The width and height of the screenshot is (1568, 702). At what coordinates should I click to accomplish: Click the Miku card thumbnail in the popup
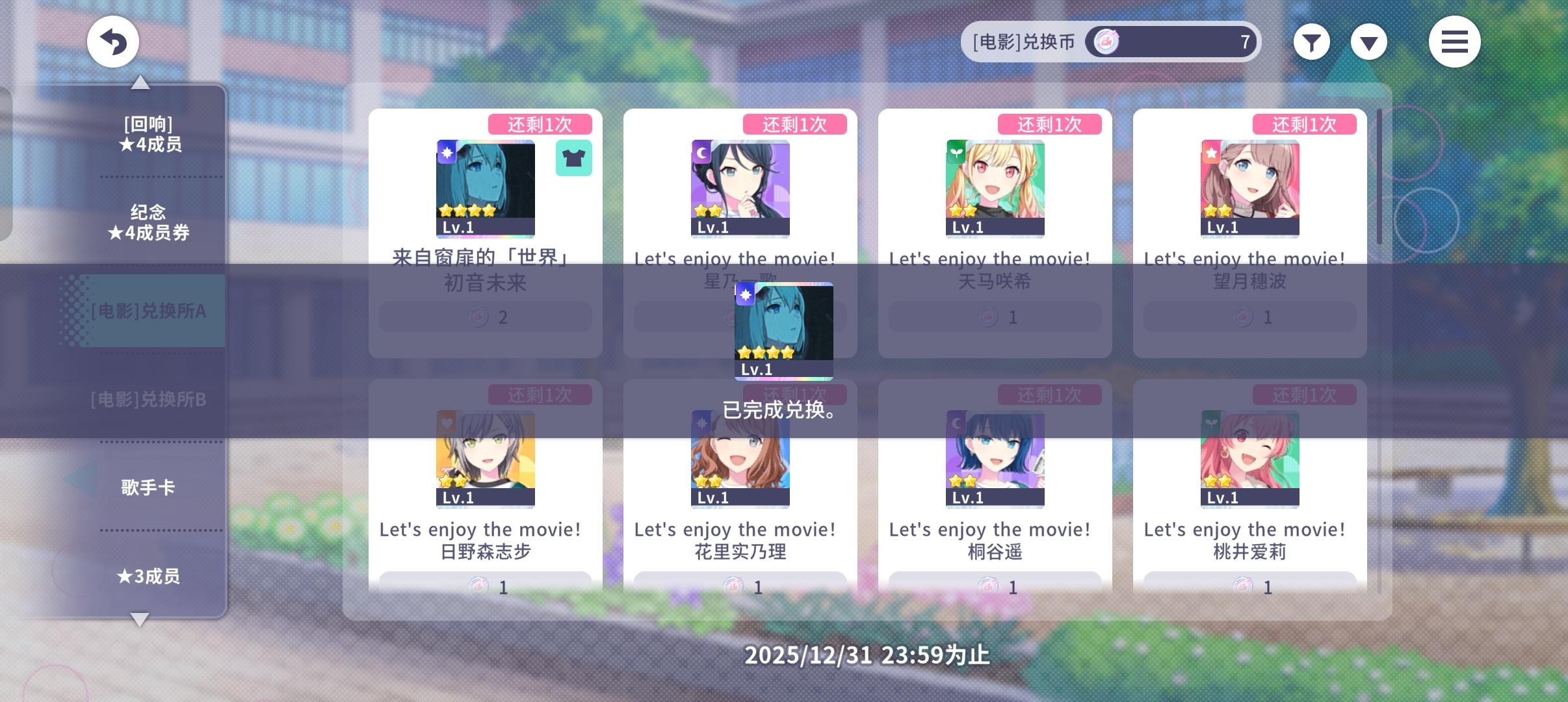pyautogui.click(x=784, y=331)
